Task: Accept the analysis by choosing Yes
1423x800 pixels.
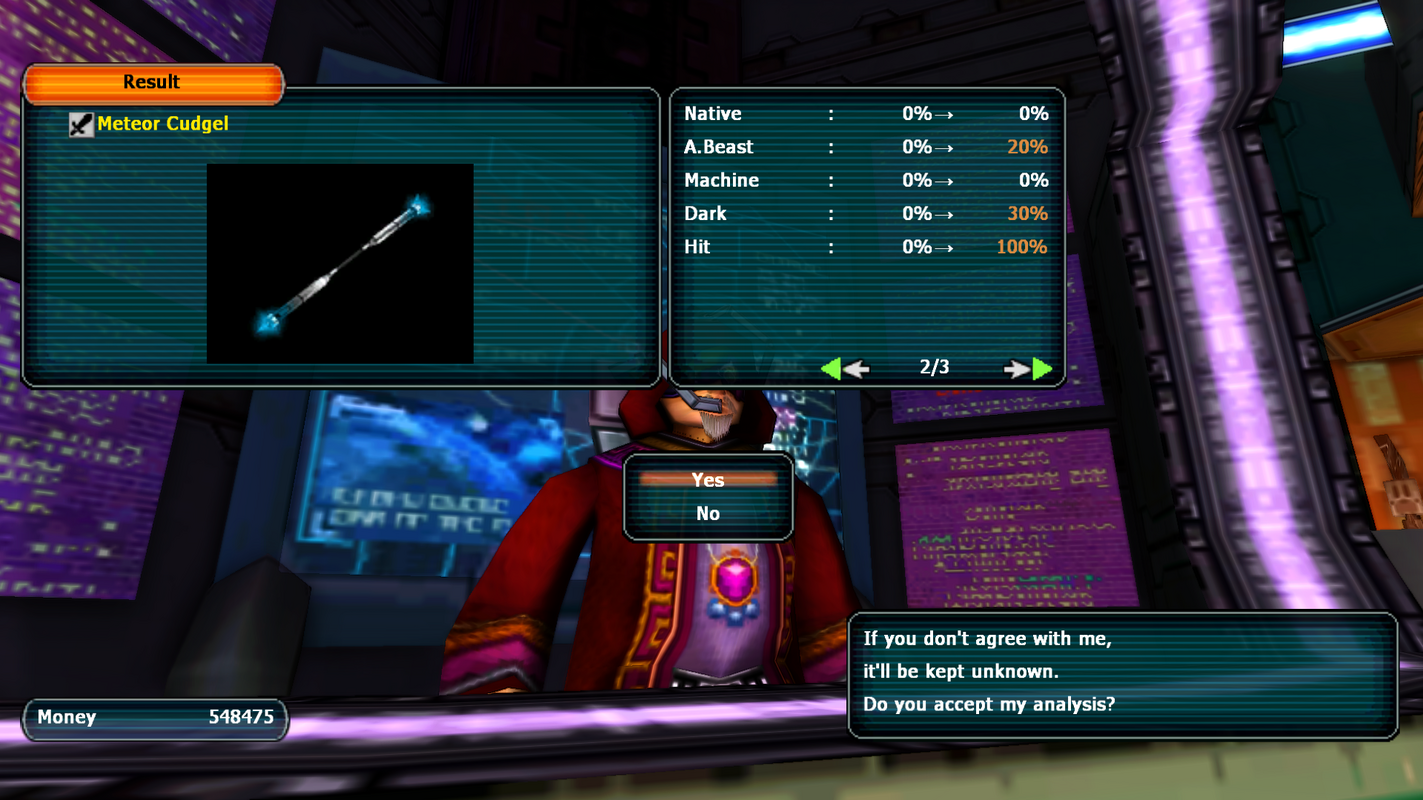Action: [x=708, y=480]
